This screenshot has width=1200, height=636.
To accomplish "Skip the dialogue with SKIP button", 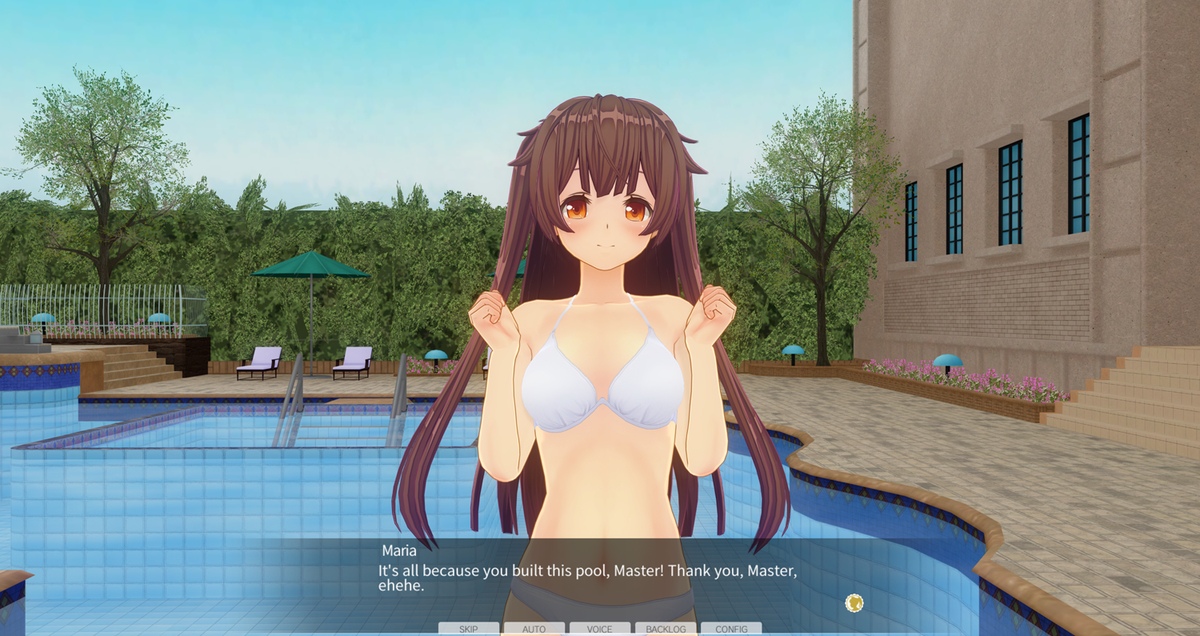I will point(468,629).
